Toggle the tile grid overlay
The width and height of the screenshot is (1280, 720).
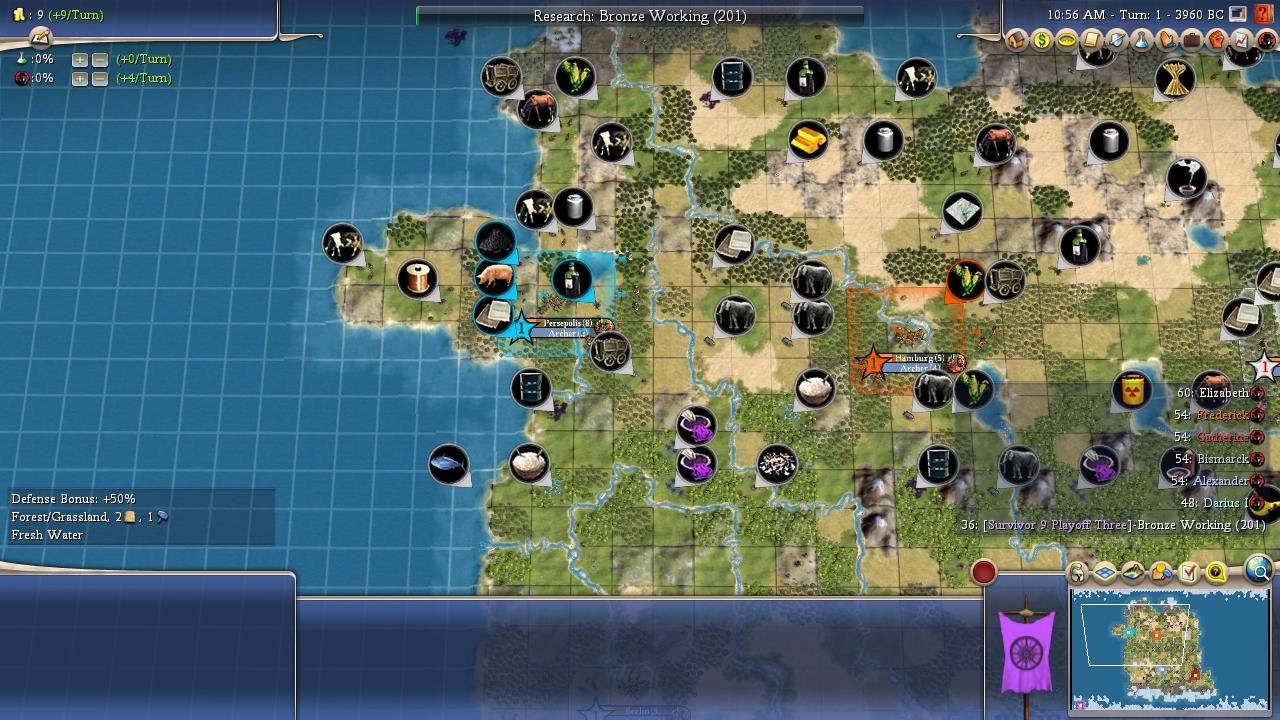click(x=1105, y=573)
